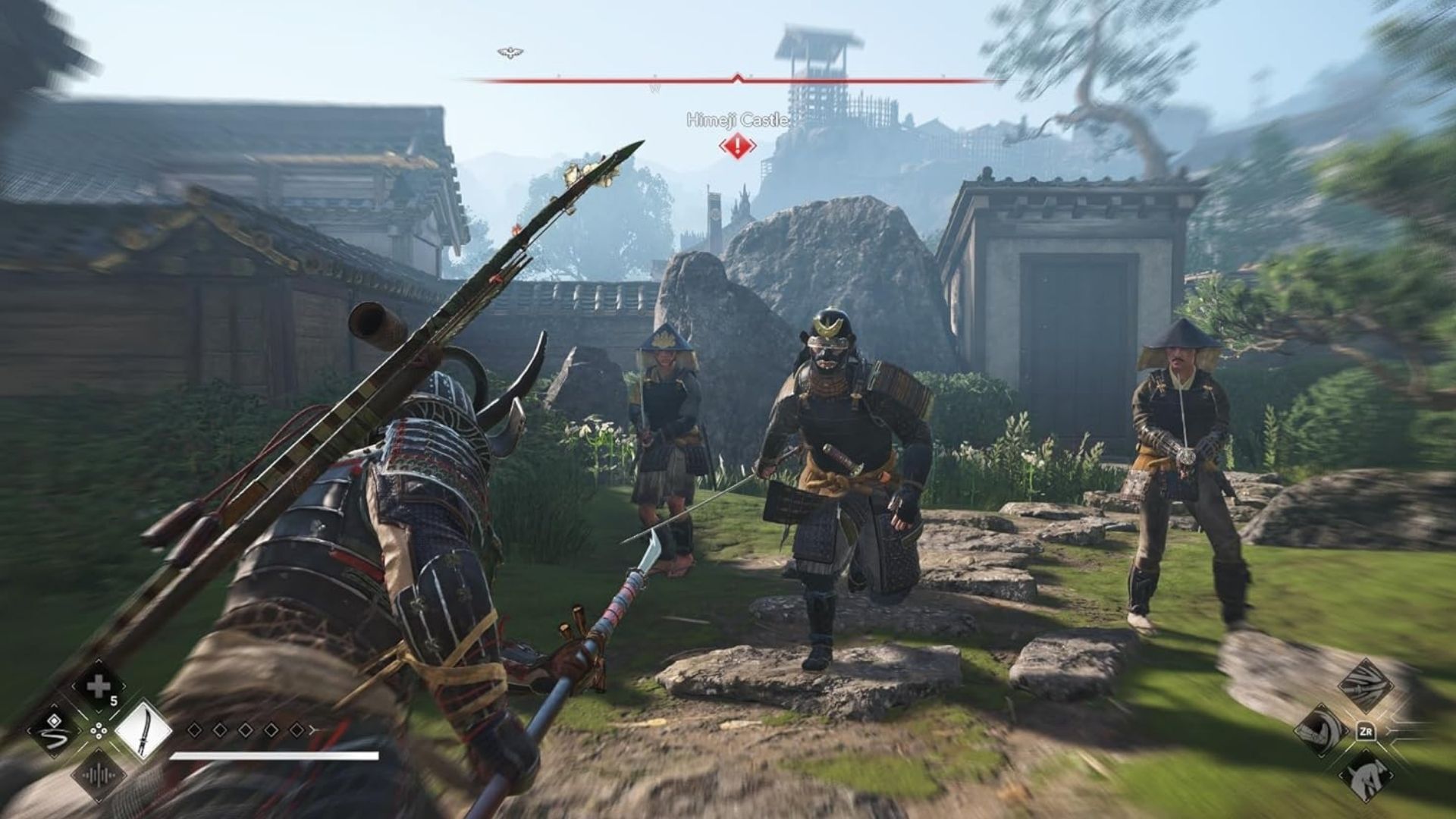Activate the whistle sound-wave icon
Viewport: 1456px width, 819px height.
tap(99, 775)
